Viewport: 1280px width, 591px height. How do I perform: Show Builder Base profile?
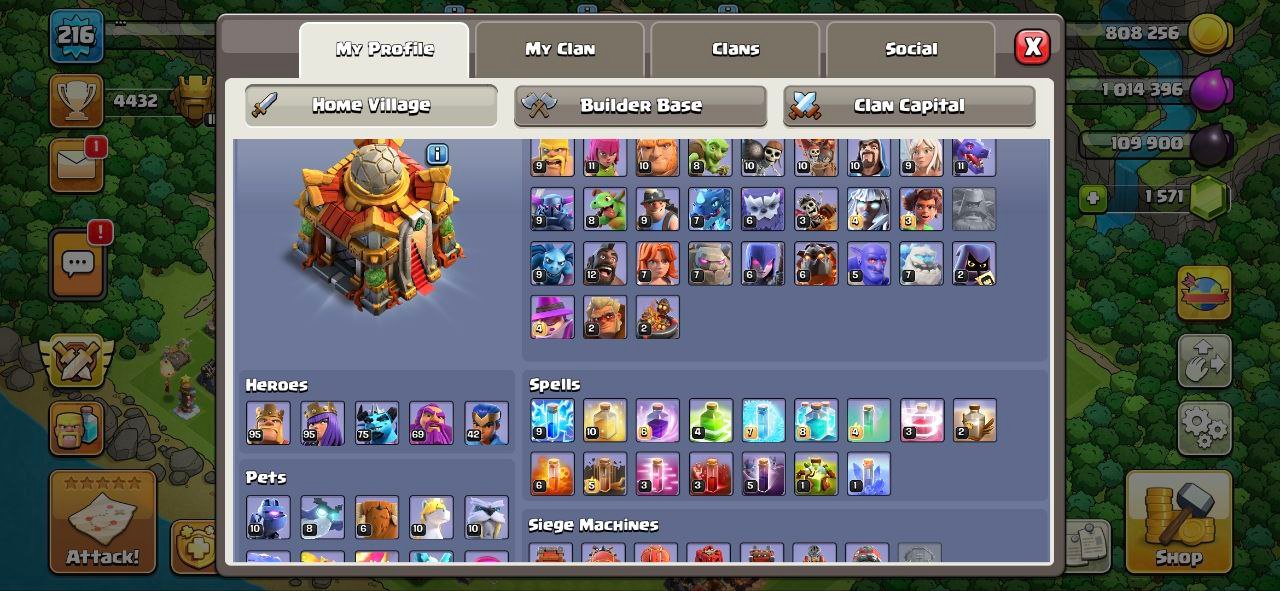(x=640, y=105)
